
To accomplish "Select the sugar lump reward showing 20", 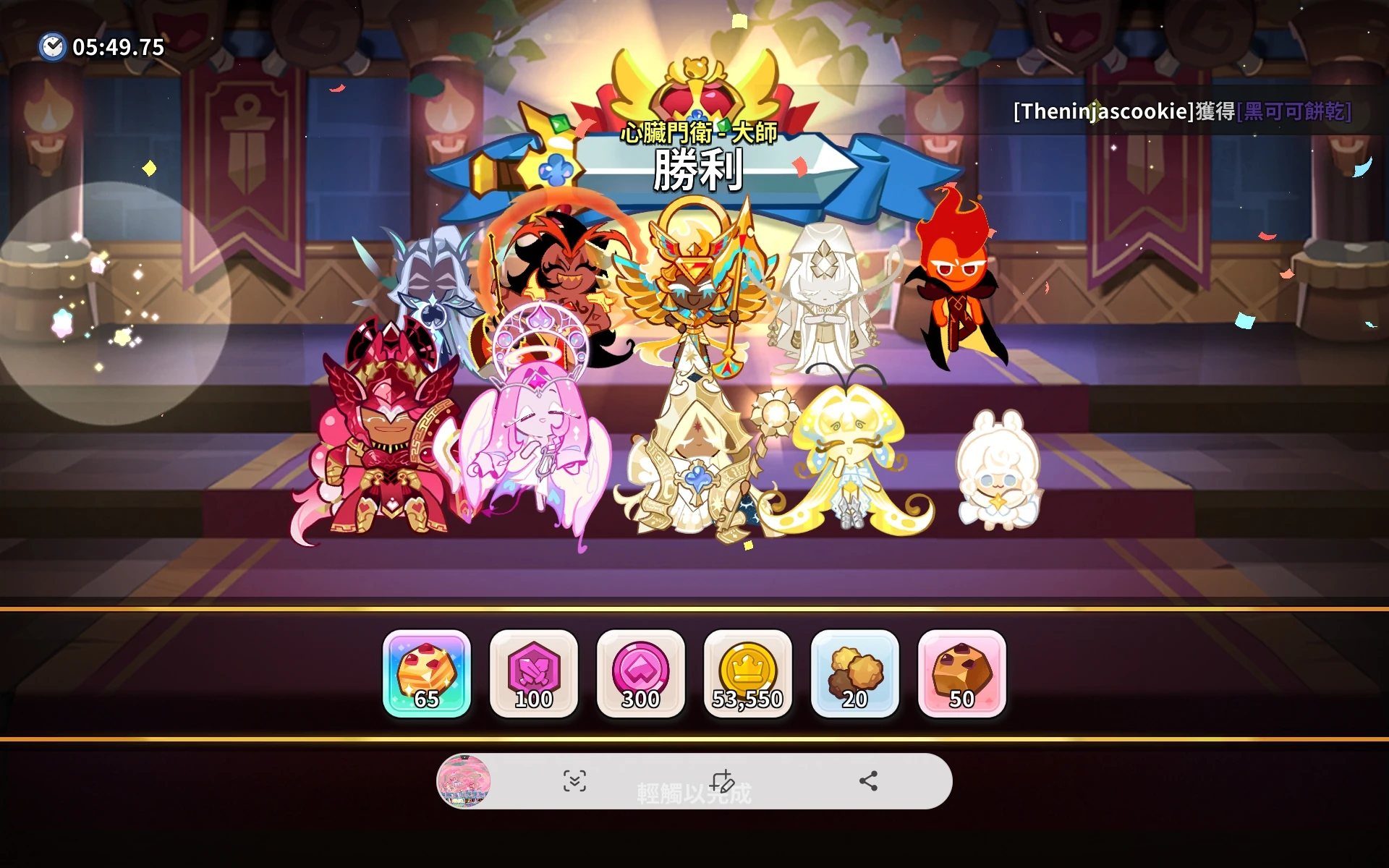I will click(855, 674).
